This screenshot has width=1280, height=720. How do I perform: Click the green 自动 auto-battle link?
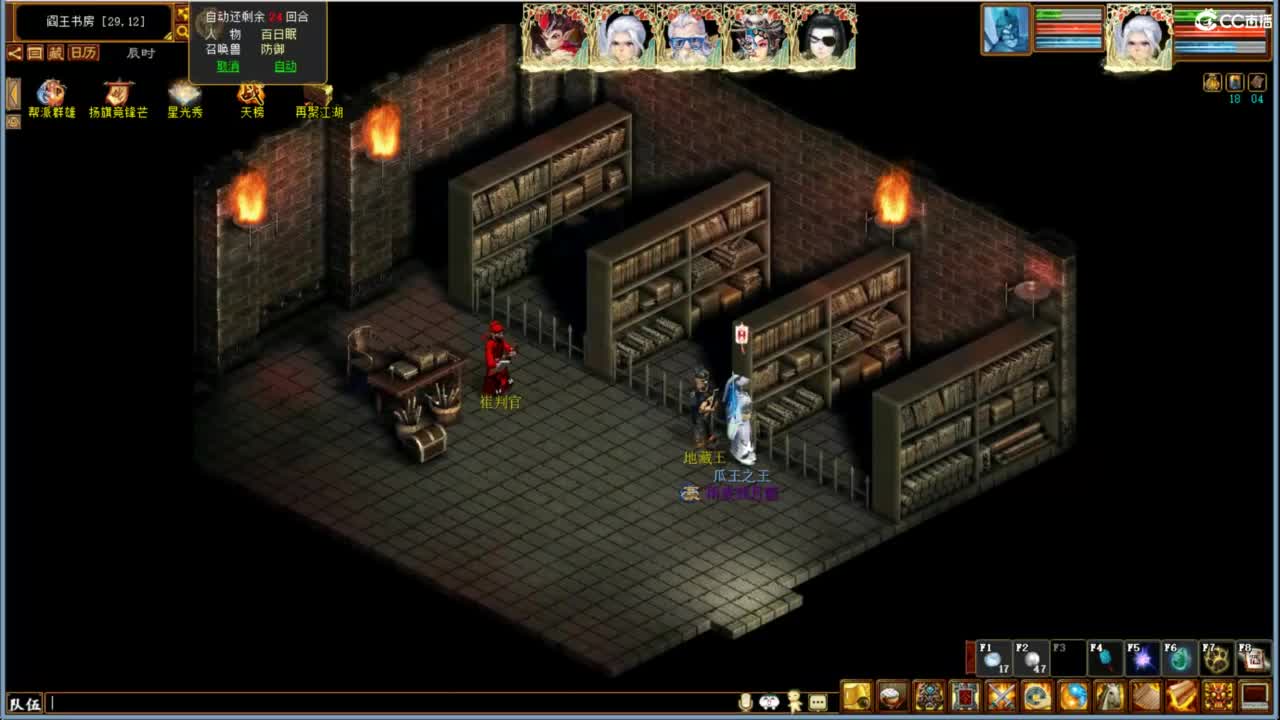click(x=287, y=67)
